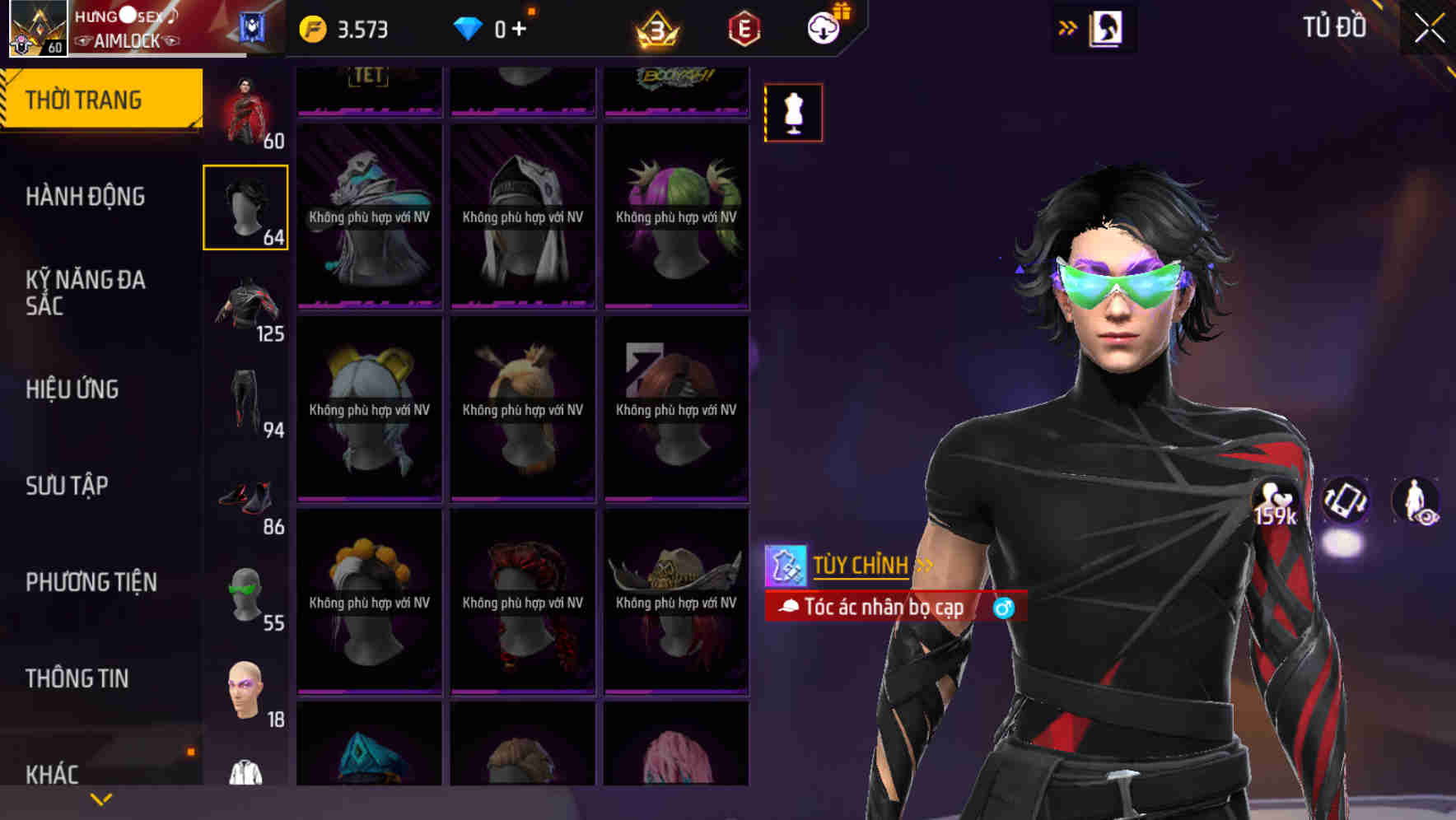Open the player profile avatar top-left
Viewport: 1456px width, 820px height.
[33, 29]
